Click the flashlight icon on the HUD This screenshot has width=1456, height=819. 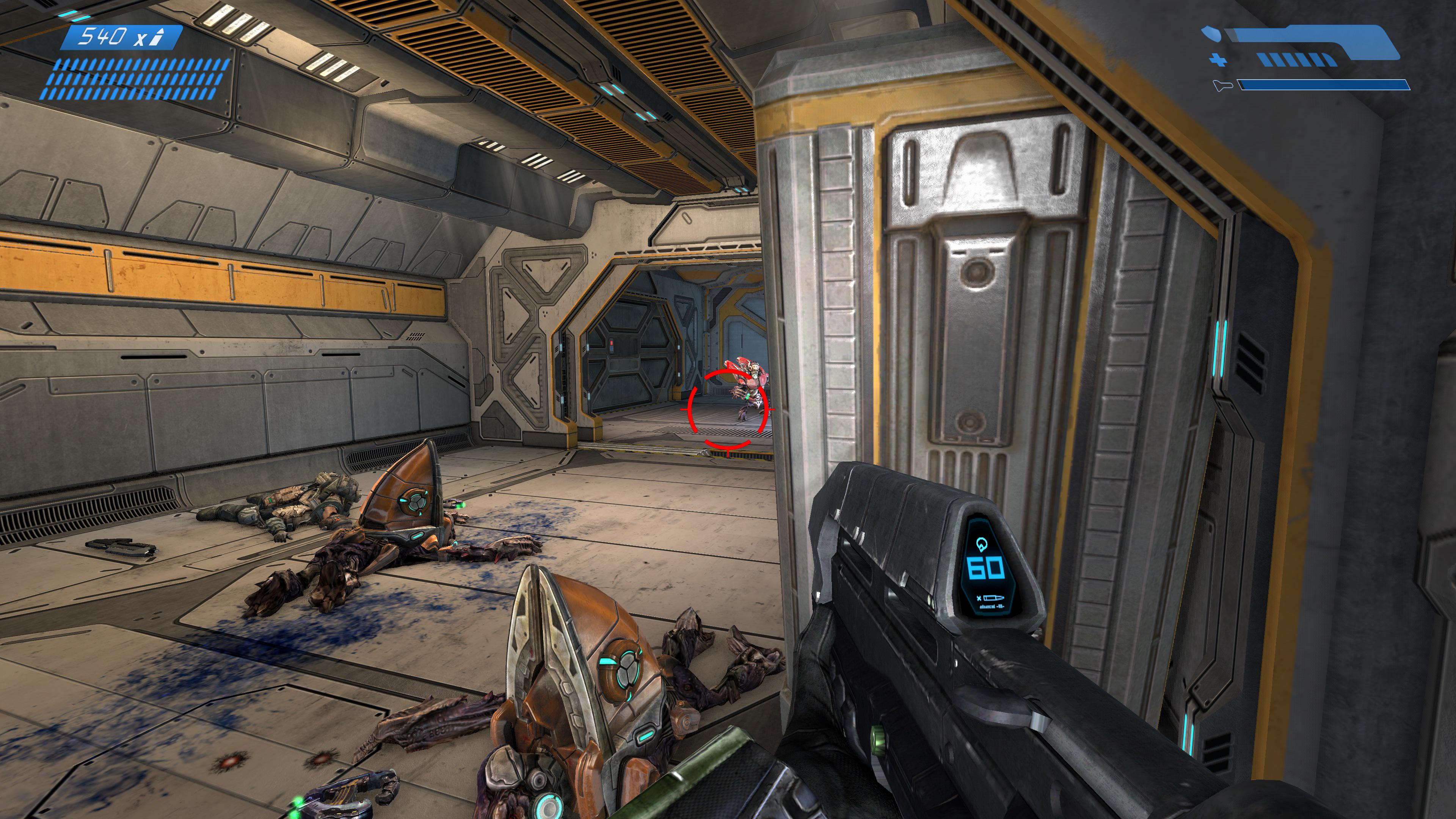(x=1223, y=86)
